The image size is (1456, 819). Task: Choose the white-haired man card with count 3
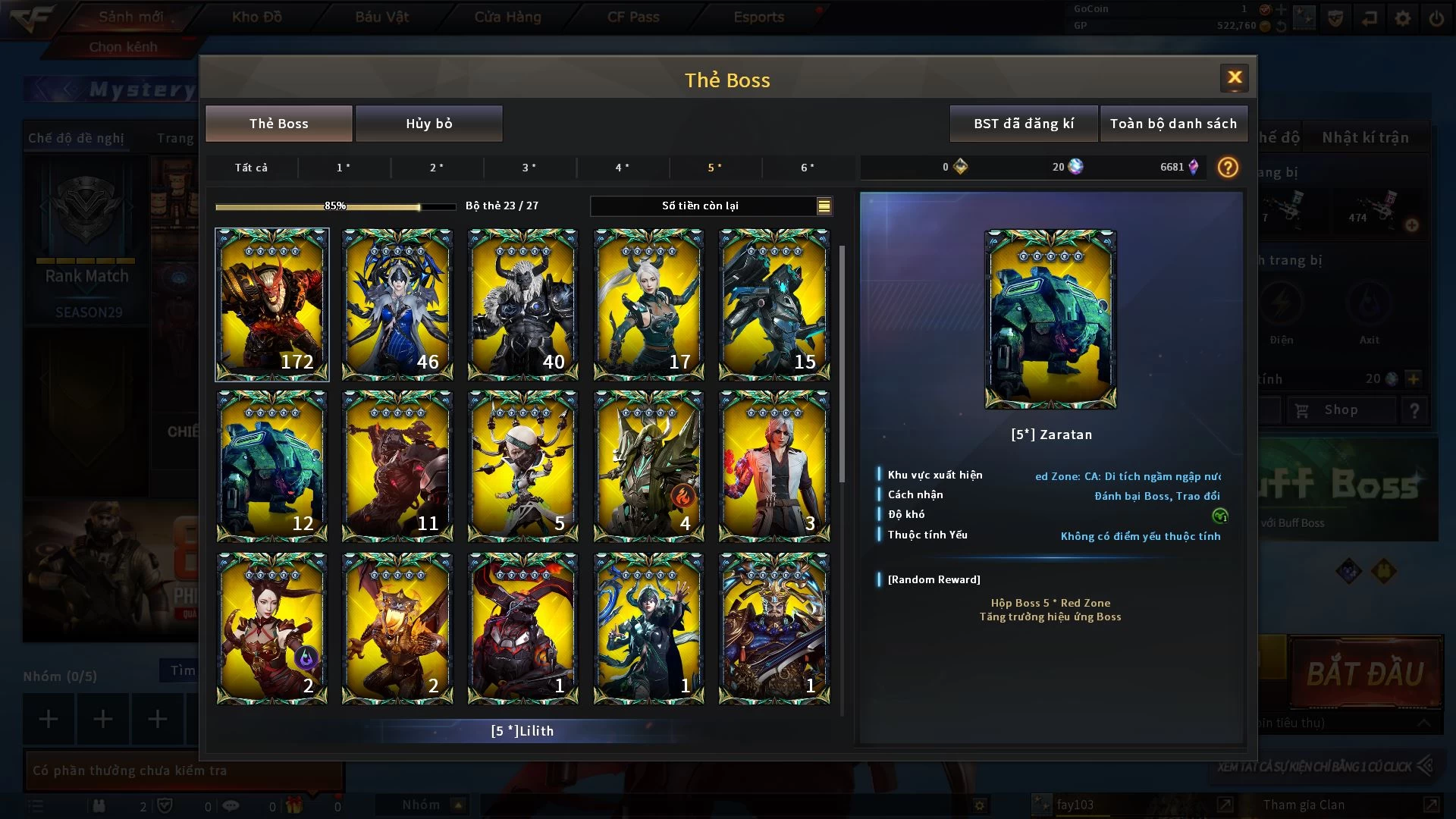pyautogui.click(x=773, y=466)
